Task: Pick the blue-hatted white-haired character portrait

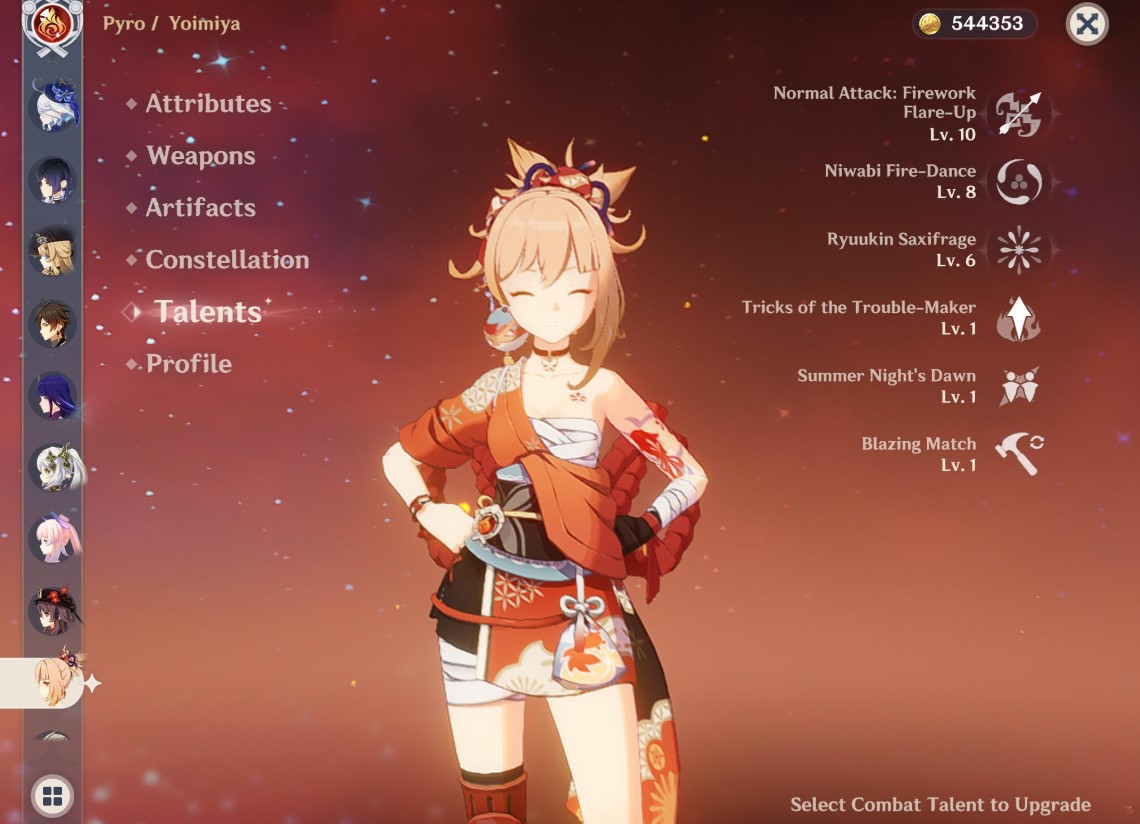Action: (x=52, y=105)
